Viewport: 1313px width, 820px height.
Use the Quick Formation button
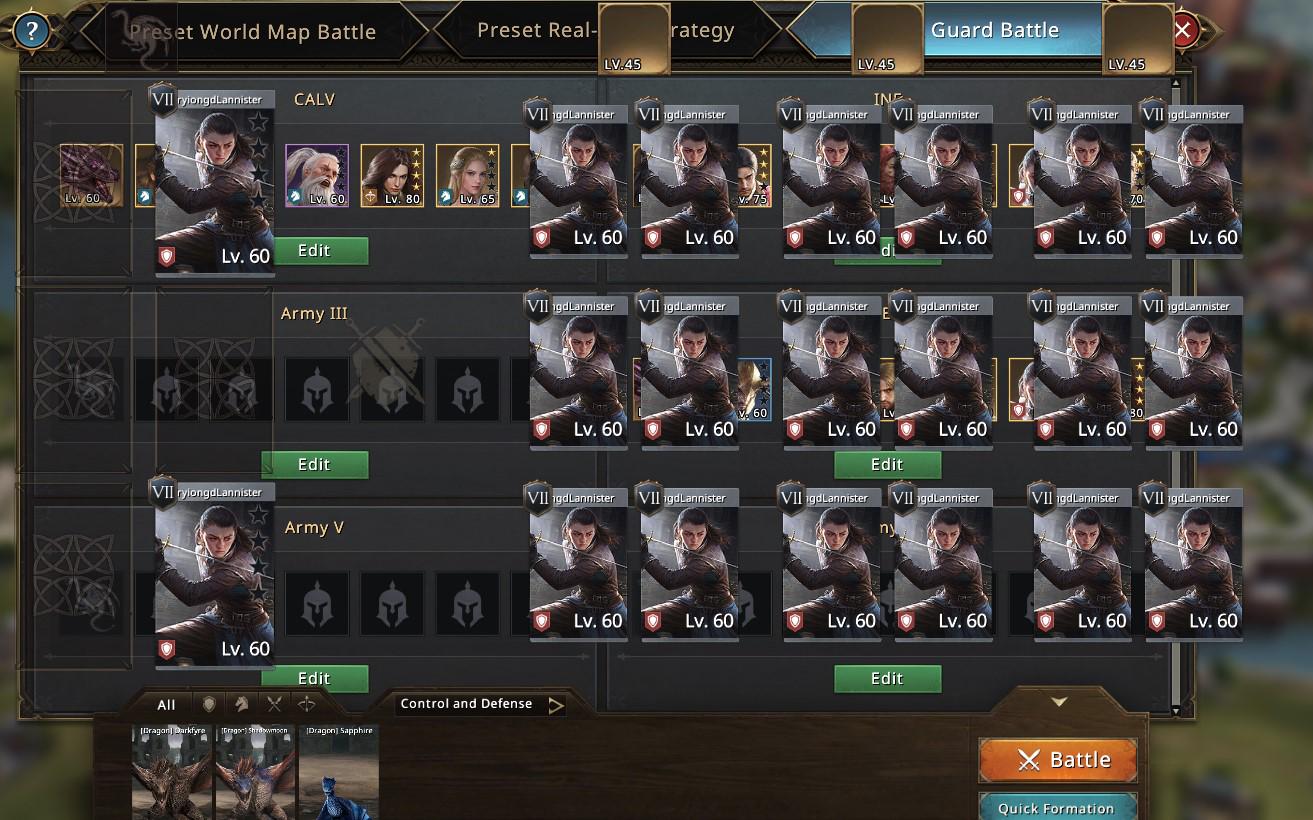point(1056,808)
